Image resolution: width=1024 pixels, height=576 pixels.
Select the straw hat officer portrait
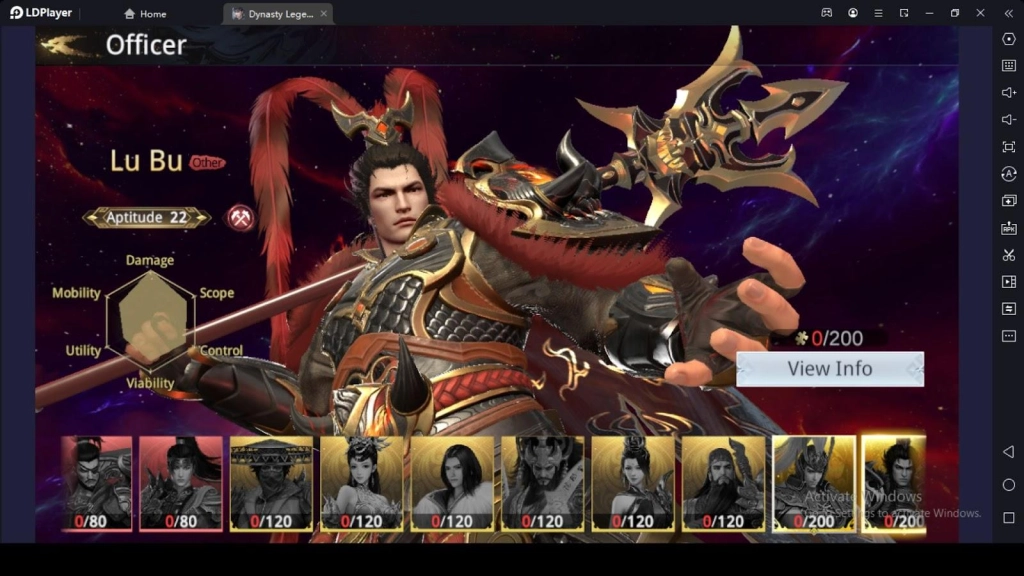(271, 482)
